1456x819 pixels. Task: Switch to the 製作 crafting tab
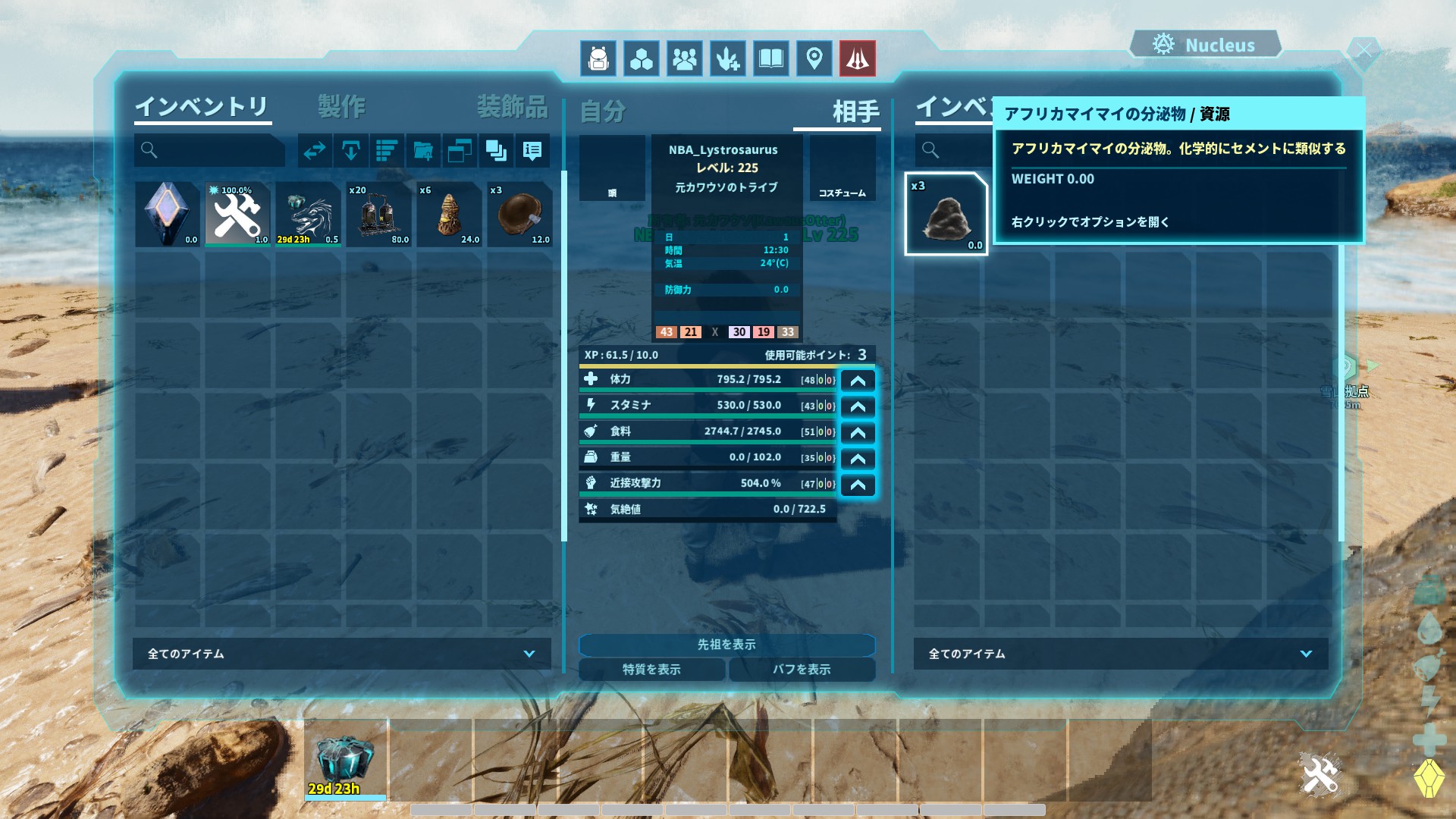(341, 107)
